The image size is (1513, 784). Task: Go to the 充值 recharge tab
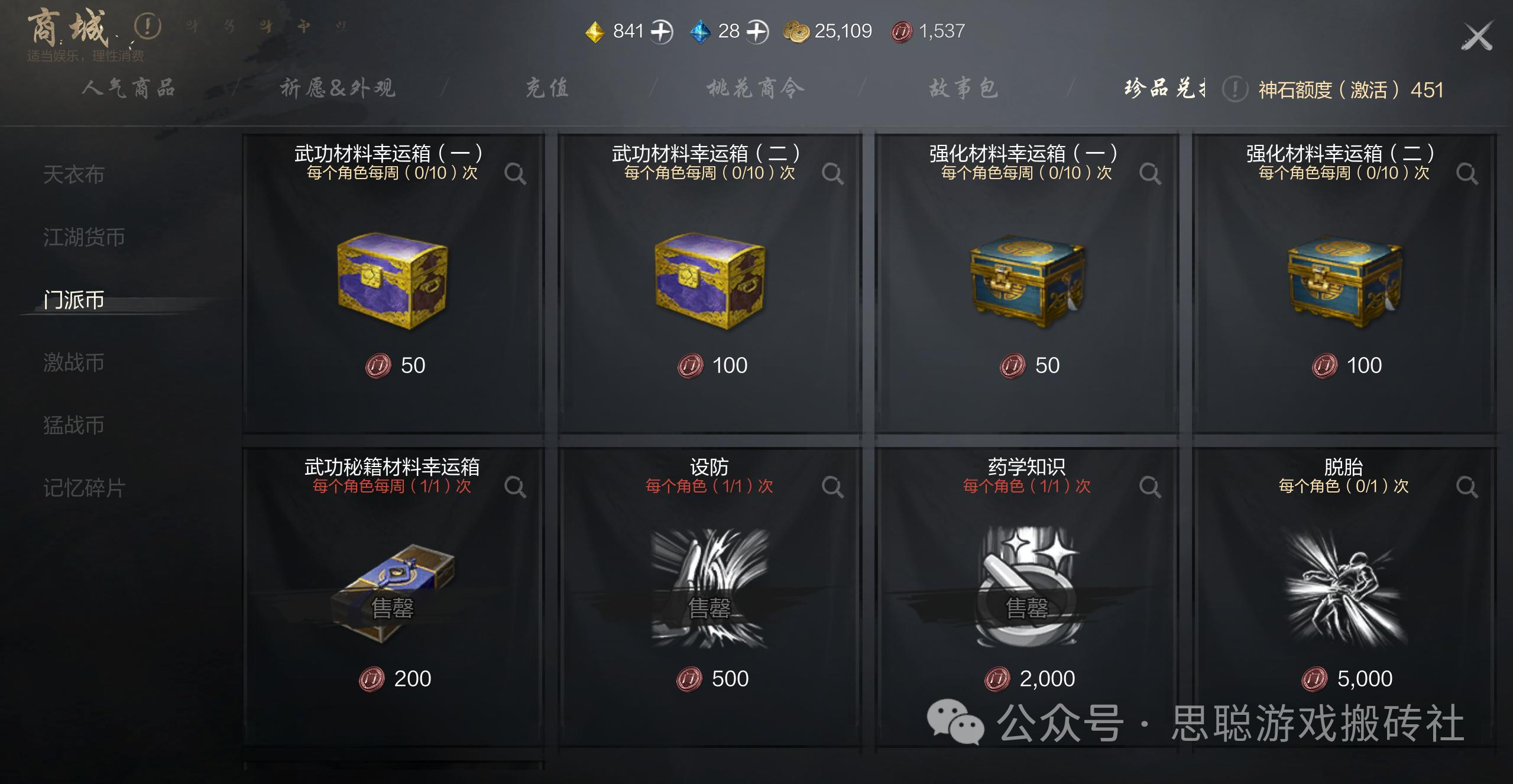pyautogui.click(x=547, y=89)
